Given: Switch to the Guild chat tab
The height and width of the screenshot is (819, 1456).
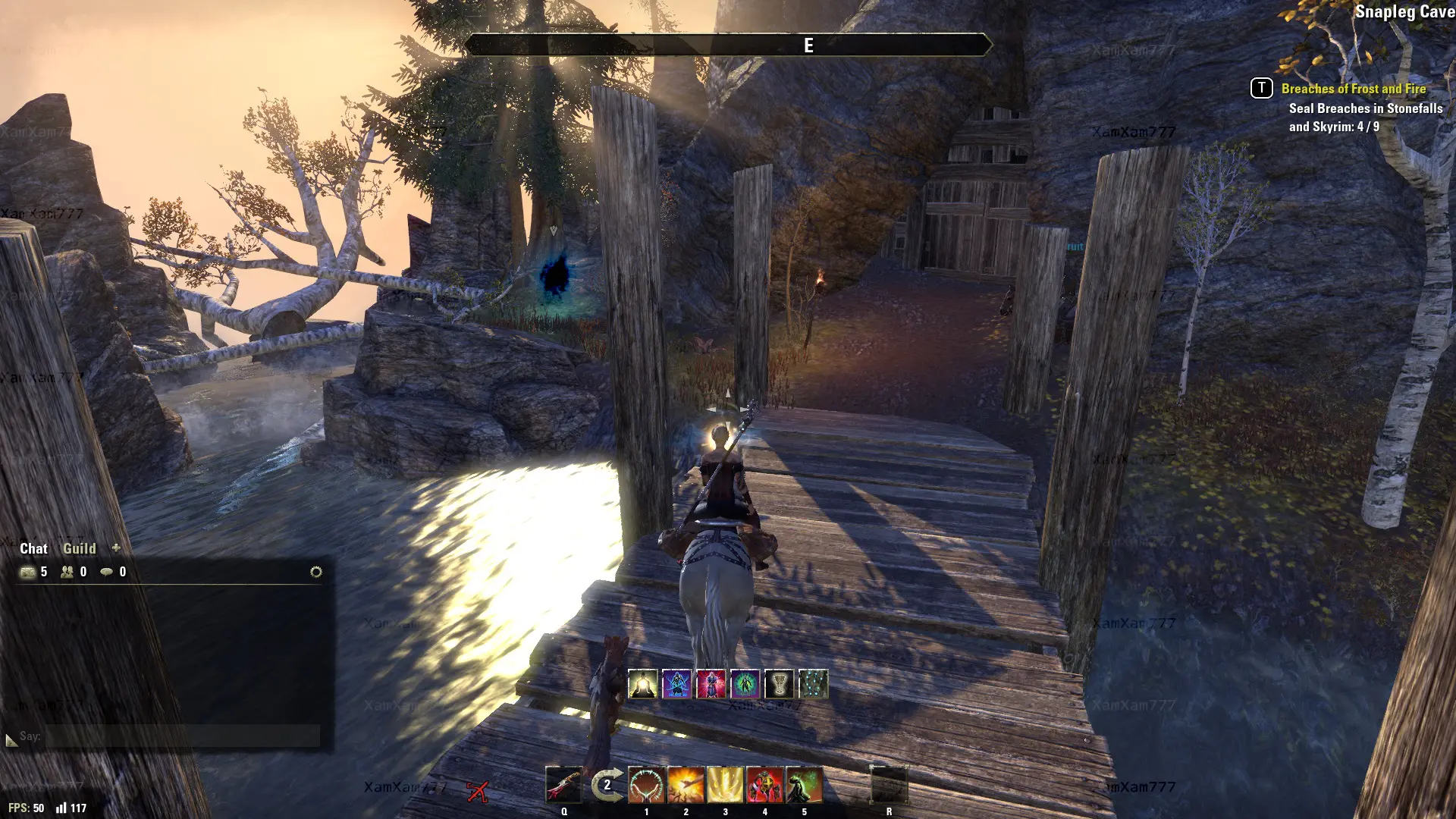Looking at the screenshot, I should tap(79, 548).
